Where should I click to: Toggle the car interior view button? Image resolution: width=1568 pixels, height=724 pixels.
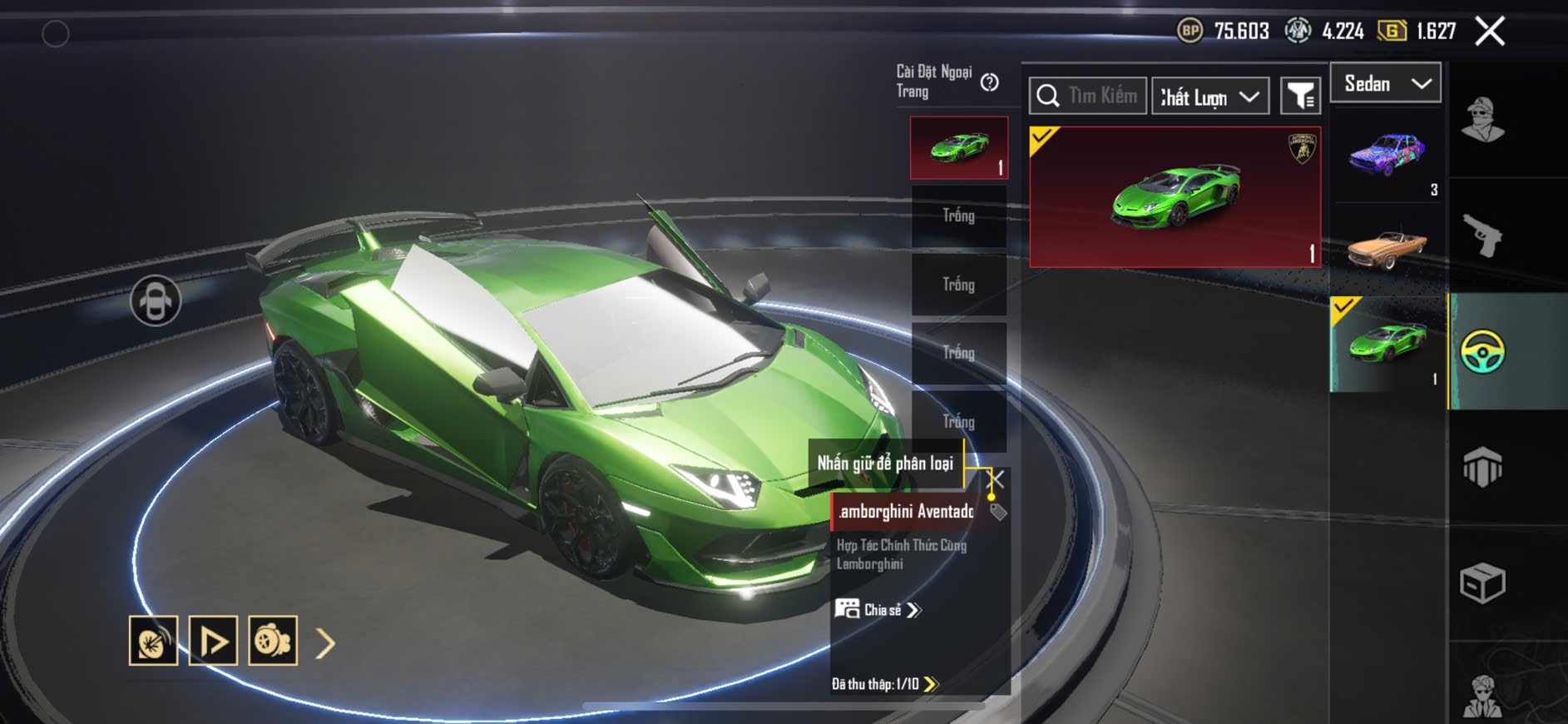[x=156, y=300]
